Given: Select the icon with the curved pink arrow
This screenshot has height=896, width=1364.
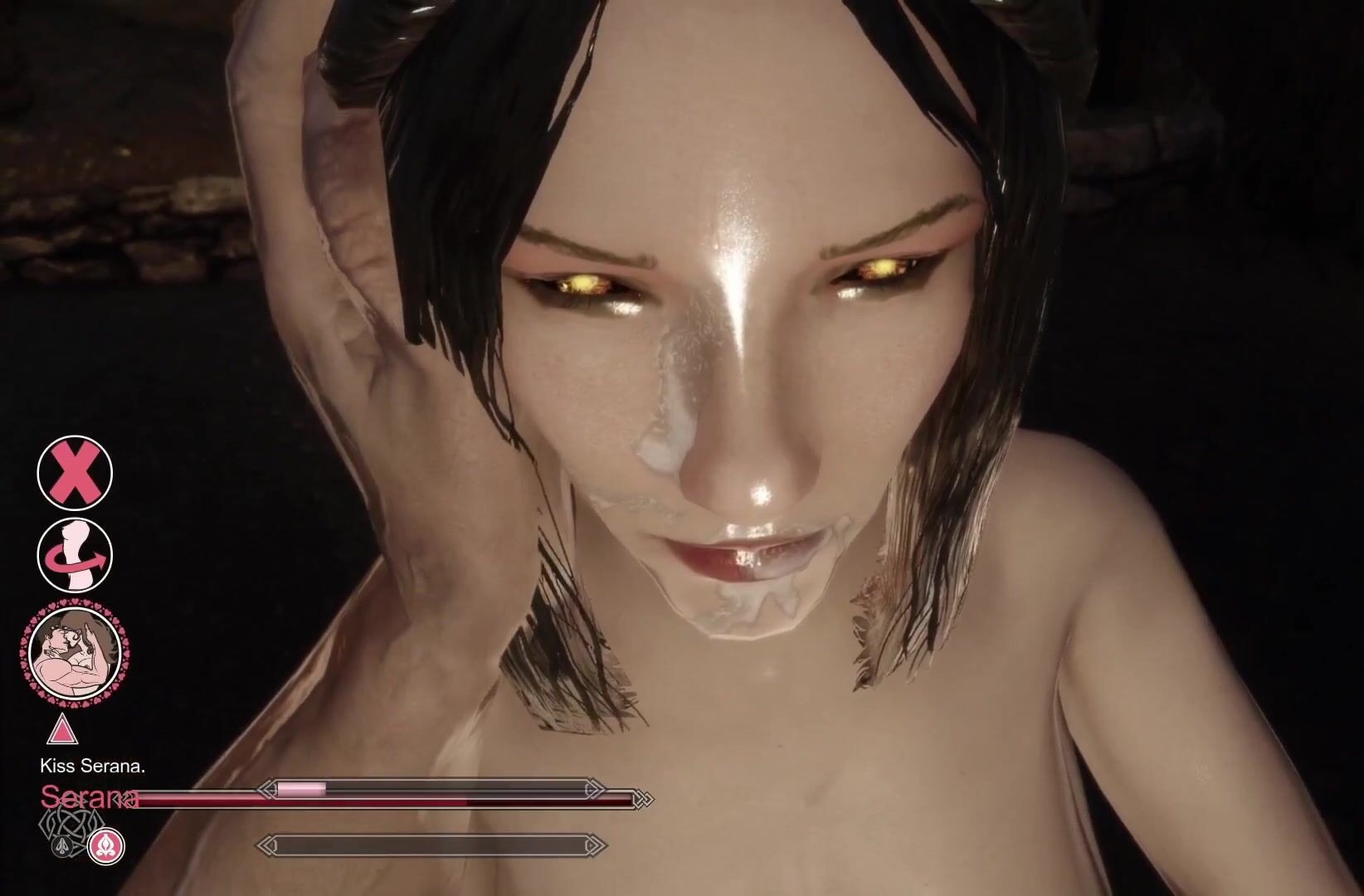Looking at the screenshot, I should tap(75, 555).
